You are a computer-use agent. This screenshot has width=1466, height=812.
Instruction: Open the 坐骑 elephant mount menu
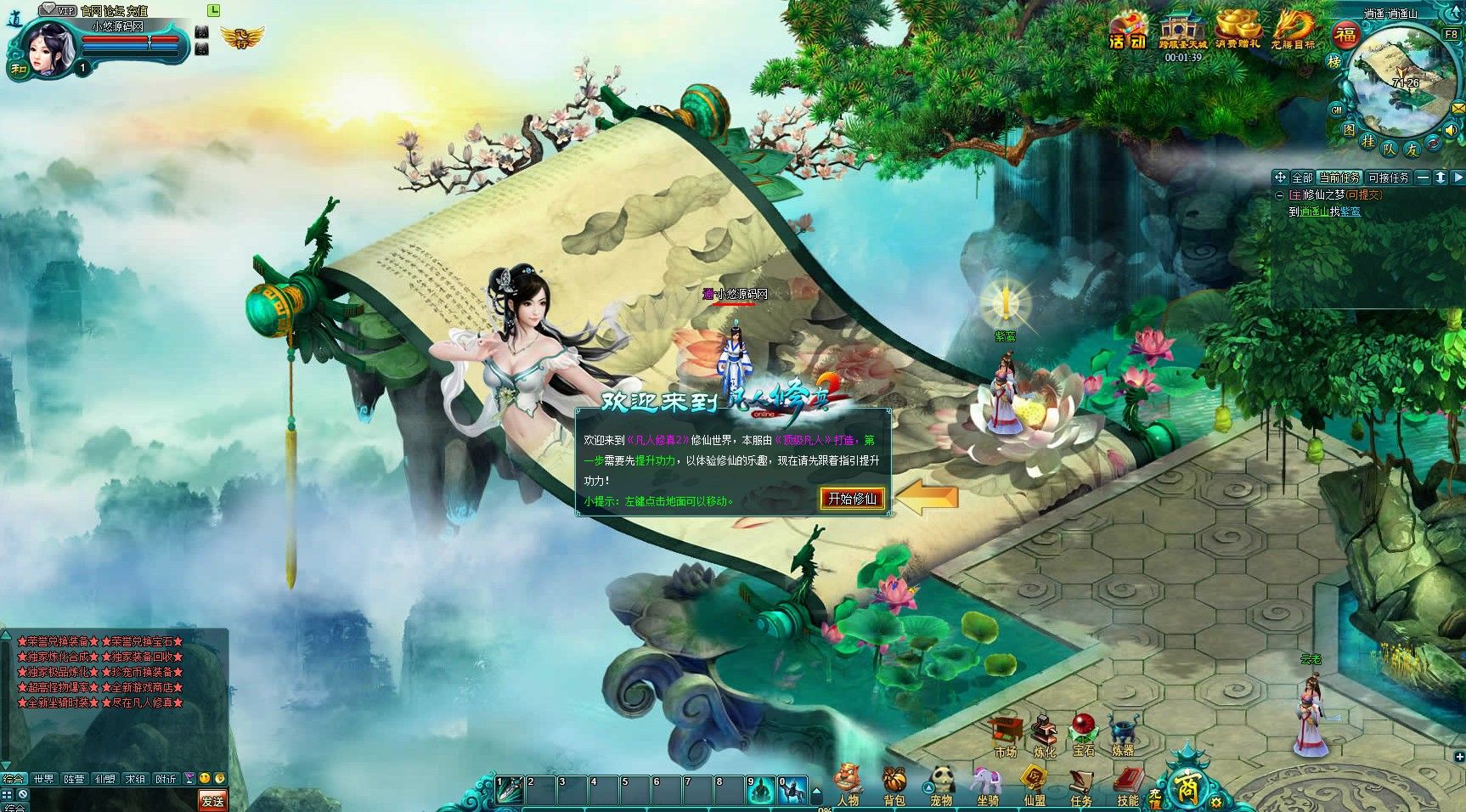987,786
